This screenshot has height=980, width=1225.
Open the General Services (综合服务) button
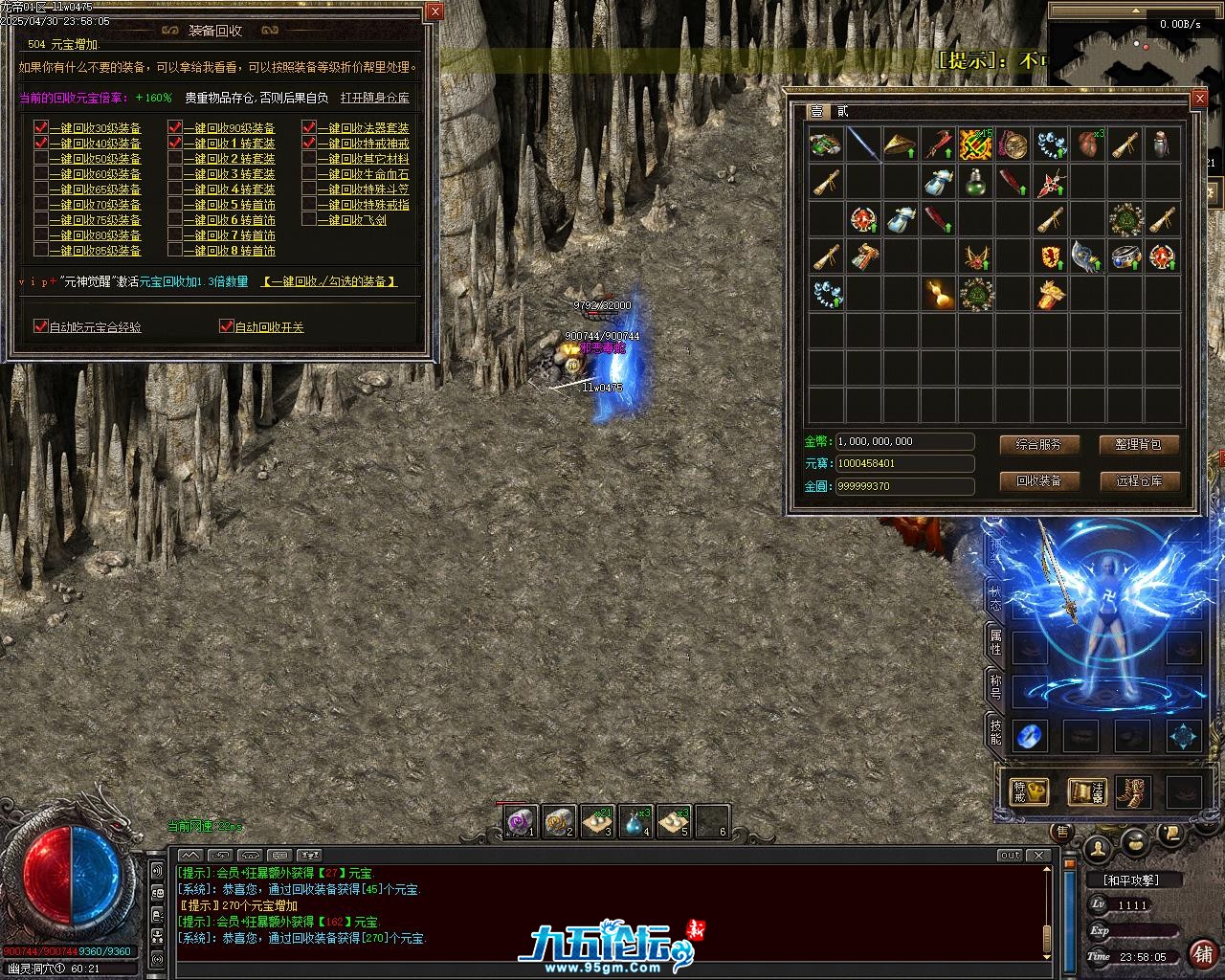(1038, 445)
